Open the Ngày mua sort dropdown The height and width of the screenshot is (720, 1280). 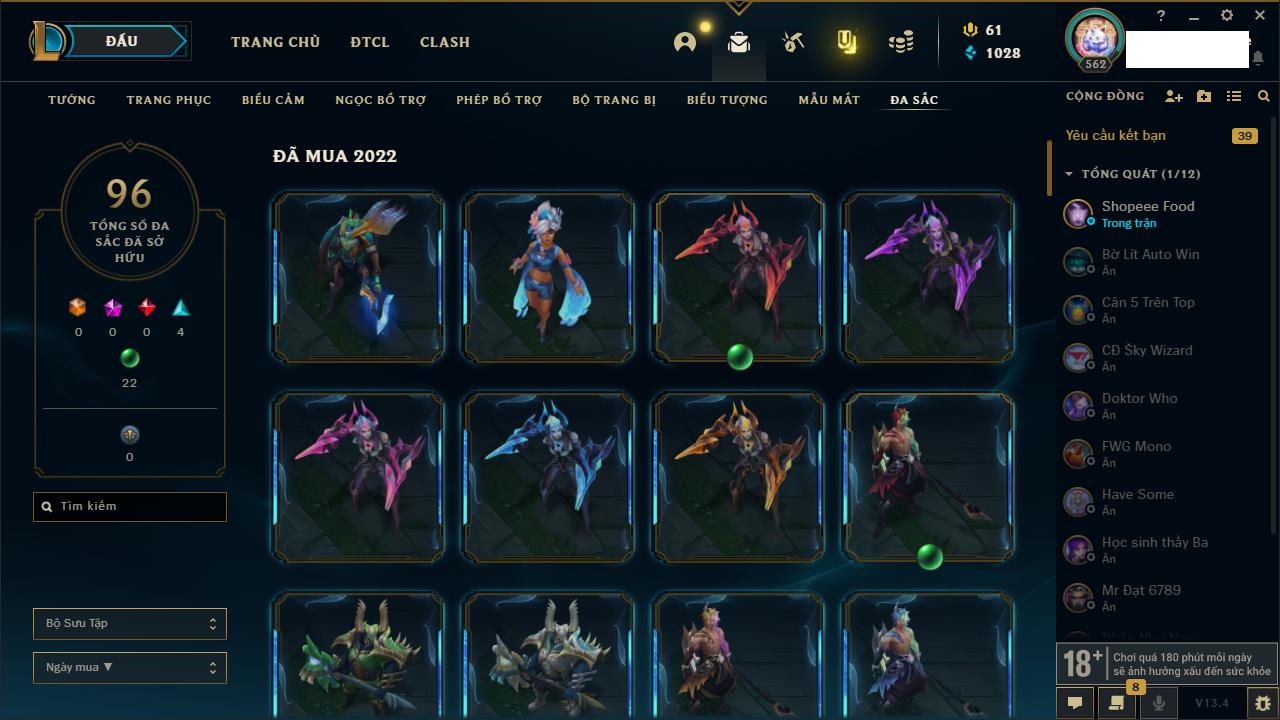point(130,668)
